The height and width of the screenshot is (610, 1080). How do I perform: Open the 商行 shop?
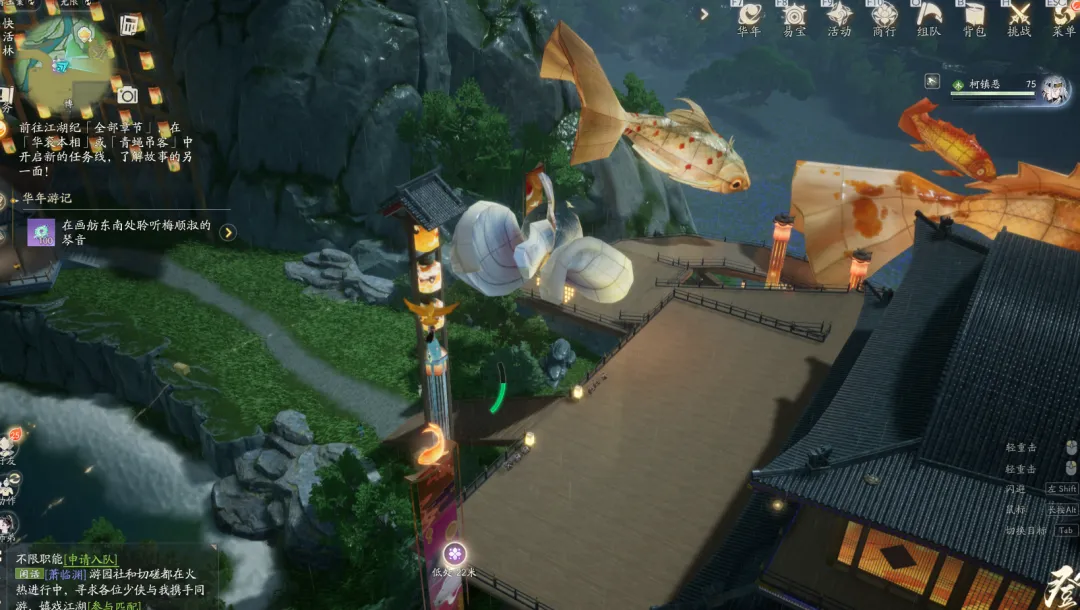(884, 17)
